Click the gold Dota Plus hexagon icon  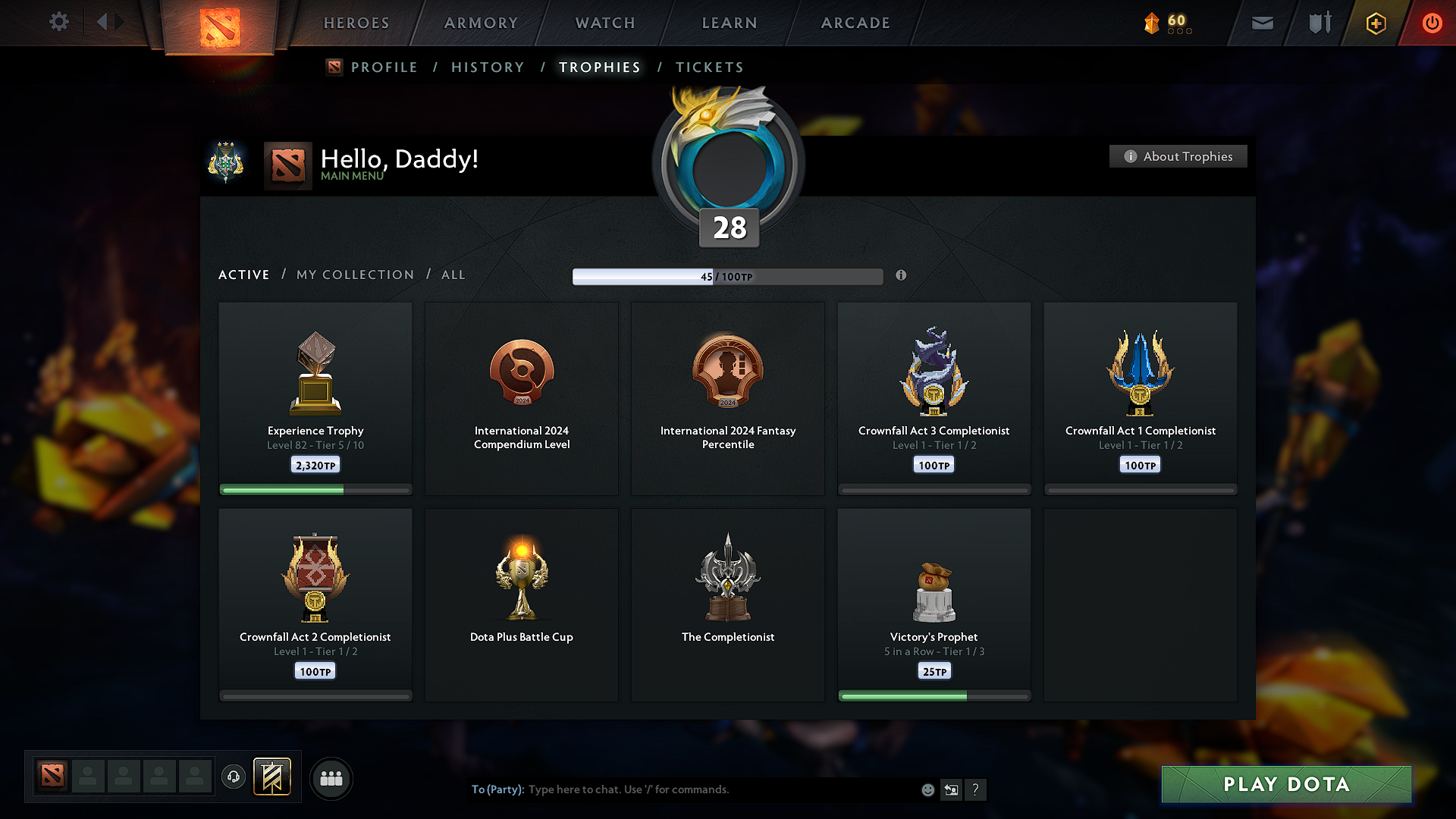[x=1375, y=23]
